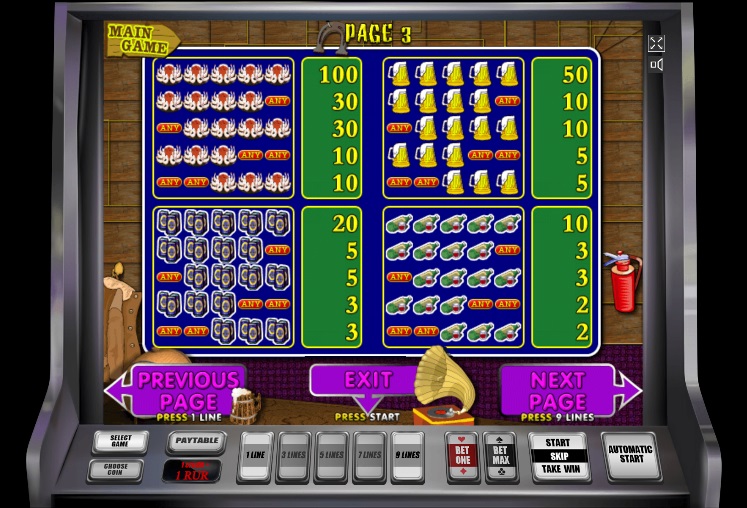
Task: Hit the Start / Skip / Take Win button
Action: (x=558, y=456)
